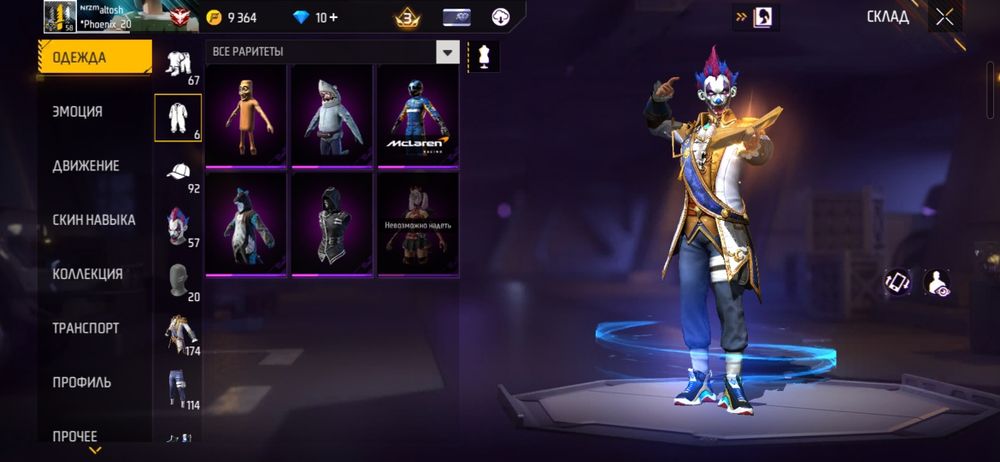Toggle the mannequin preview icon

pyautogui.click(x=484, y=55)
